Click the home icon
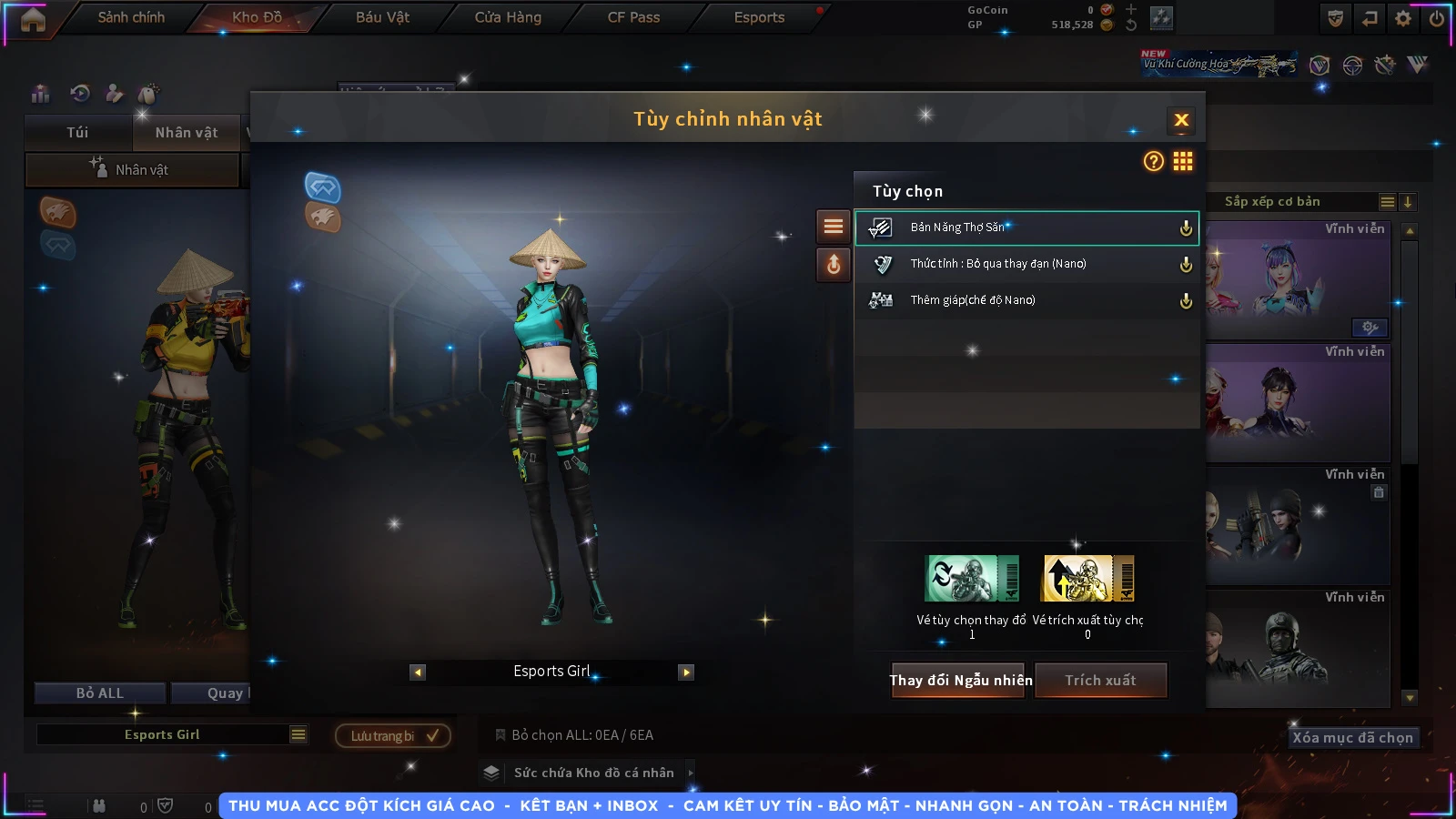This screenshot has height=819, width=1456. 33,20
